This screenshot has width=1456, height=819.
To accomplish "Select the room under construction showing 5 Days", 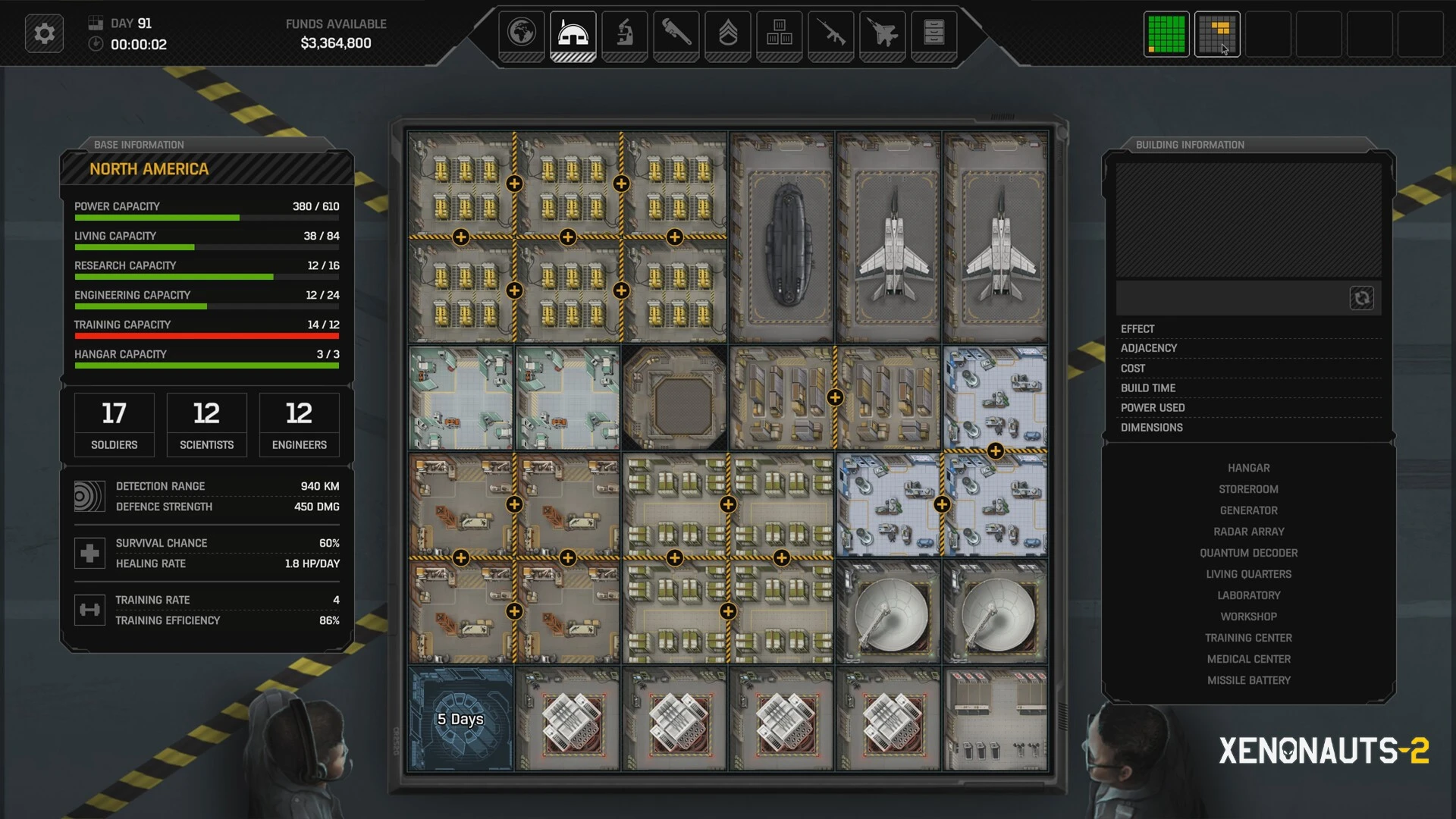I will click(x=460, y=719).
